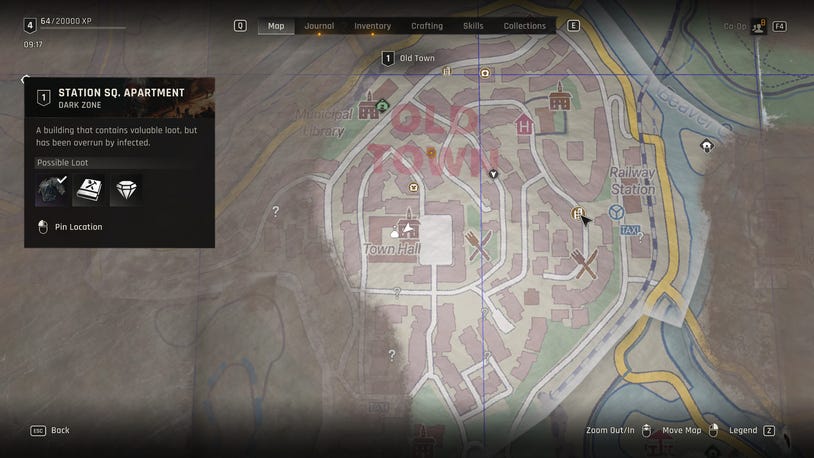Select the camera marker on the map
The height and width of the screenshot is (458, 814).
(486, 73)
